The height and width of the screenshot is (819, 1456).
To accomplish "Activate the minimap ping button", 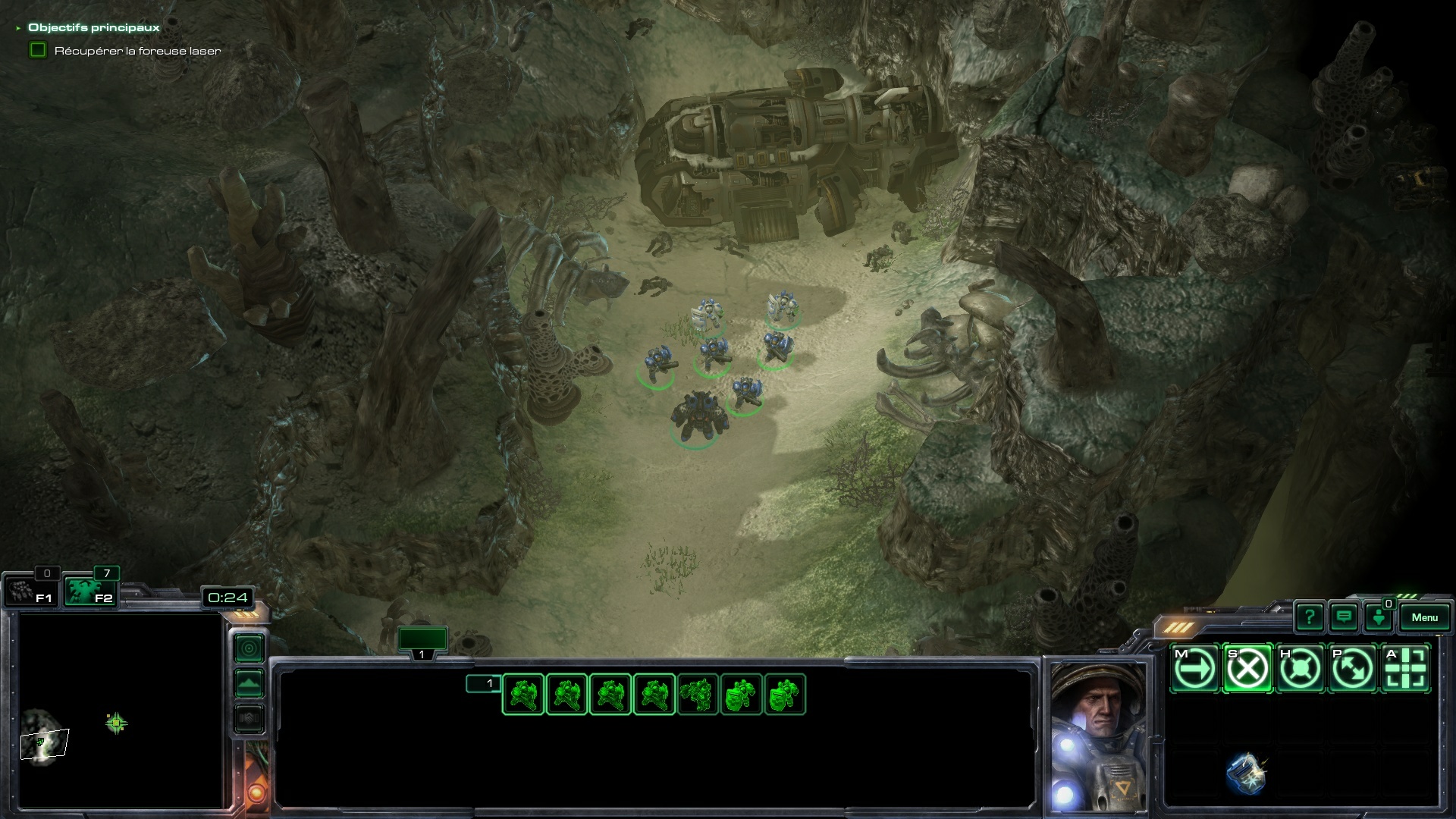I will (x=249, y=648).
